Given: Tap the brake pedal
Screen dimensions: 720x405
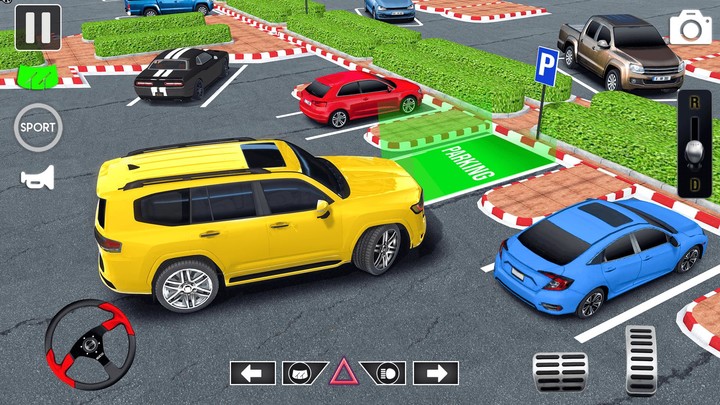Looking at the screenshot, I should click(560, 372).
